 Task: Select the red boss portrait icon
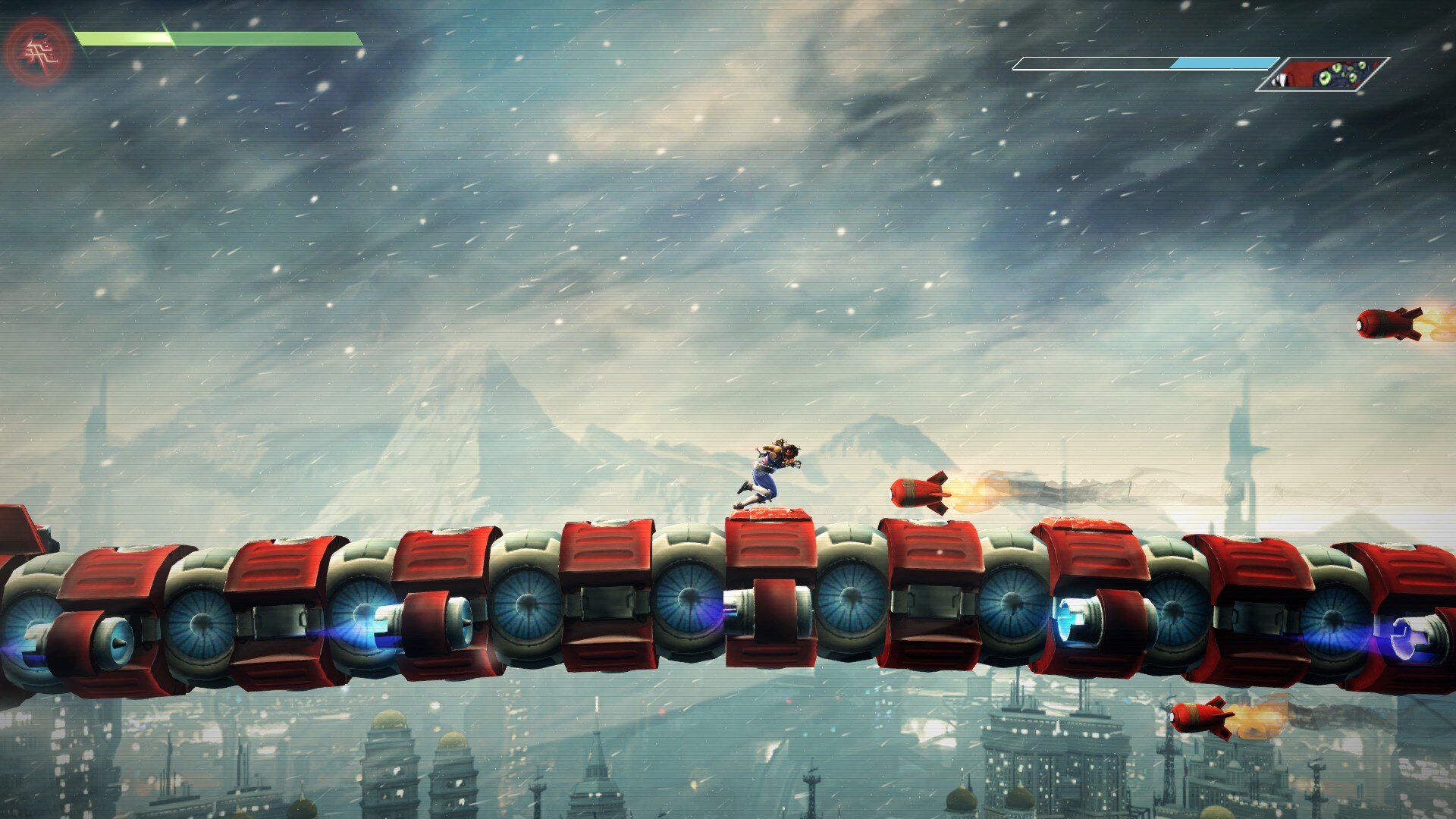1323,74
